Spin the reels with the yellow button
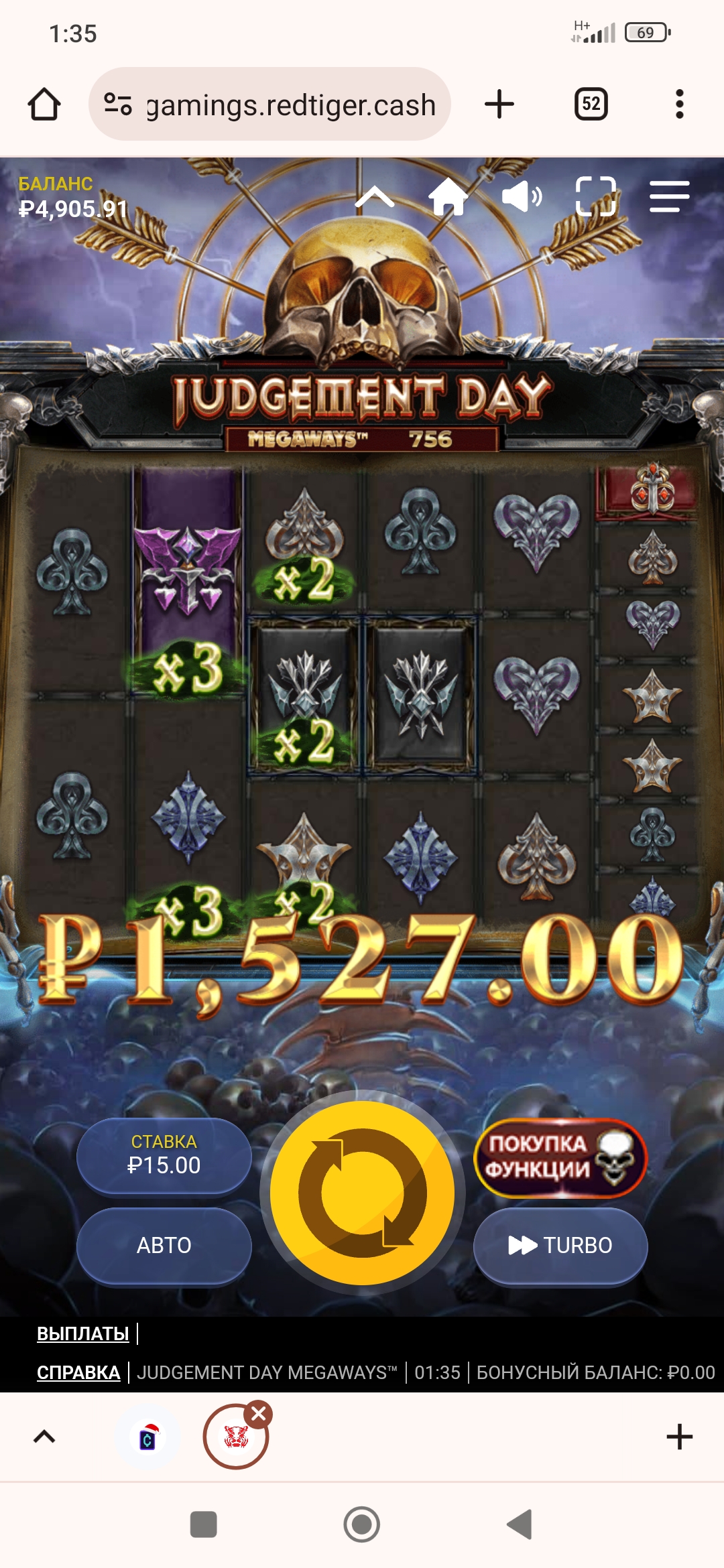 pyautogui.click(x=362, y=1193)
